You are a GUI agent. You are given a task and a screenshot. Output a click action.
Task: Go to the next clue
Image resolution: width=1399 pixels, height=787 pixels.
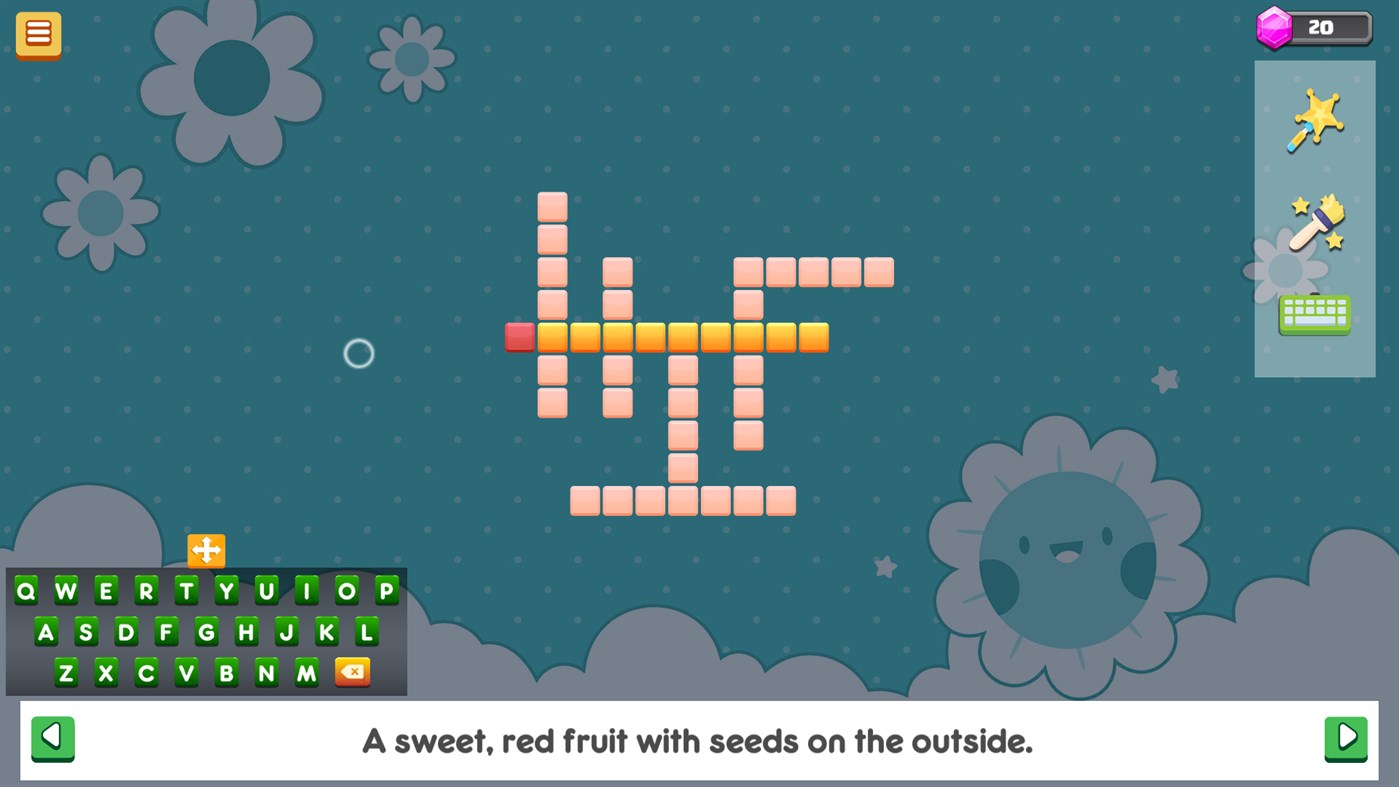tap(1345, 739)
